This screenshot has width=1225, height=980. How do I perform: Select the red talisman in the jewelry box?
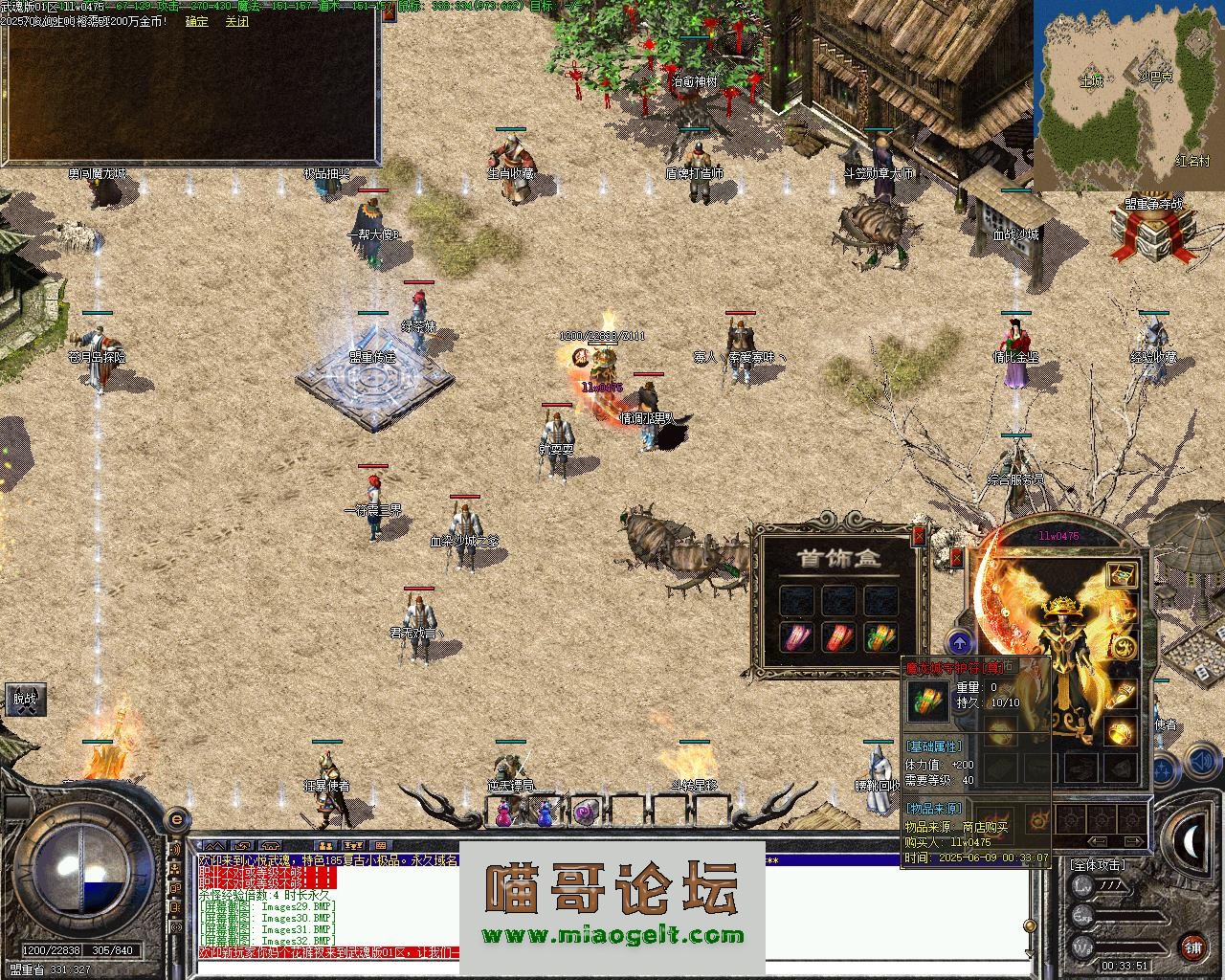[839, 637]
